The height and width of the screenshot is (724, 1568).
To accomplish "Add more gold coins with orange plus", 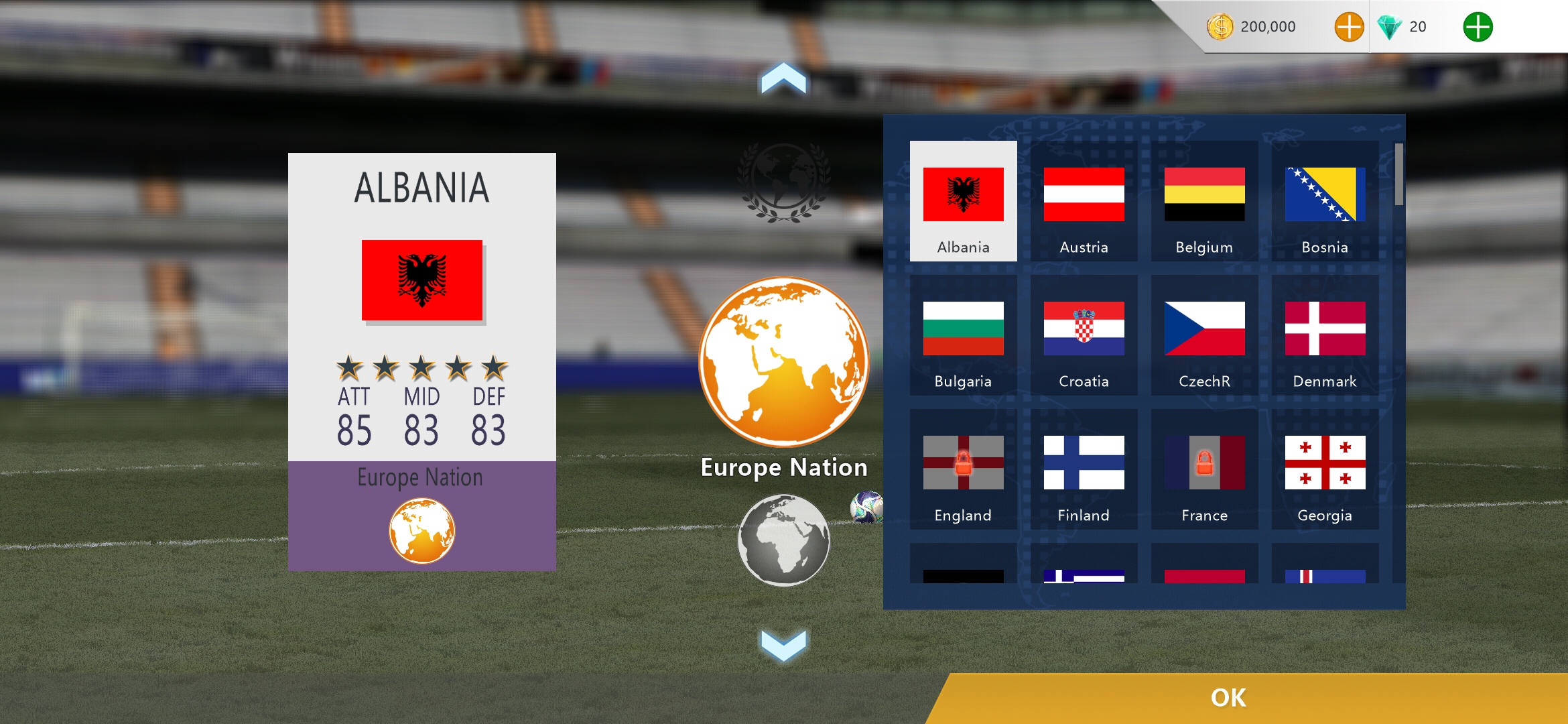I will 1349,27.
